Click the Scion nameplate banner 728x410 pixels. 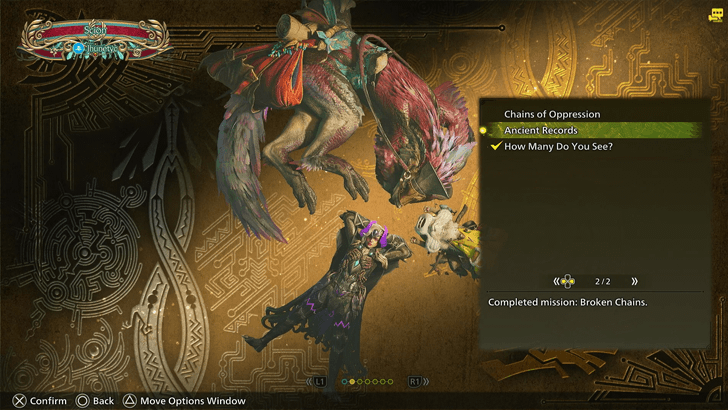[x=95, y=38]
